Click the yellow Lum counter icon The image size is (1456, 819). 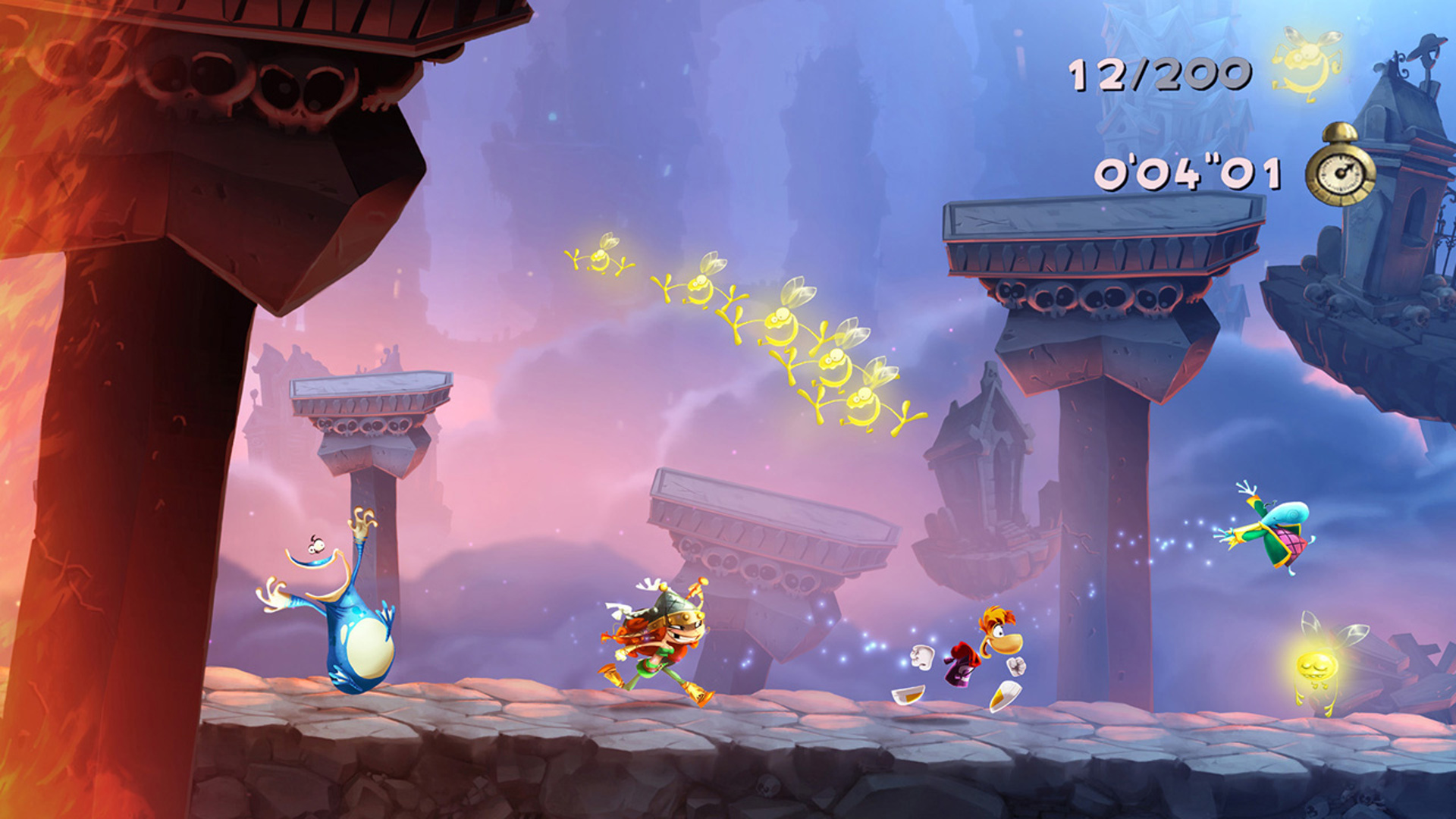1306,64
